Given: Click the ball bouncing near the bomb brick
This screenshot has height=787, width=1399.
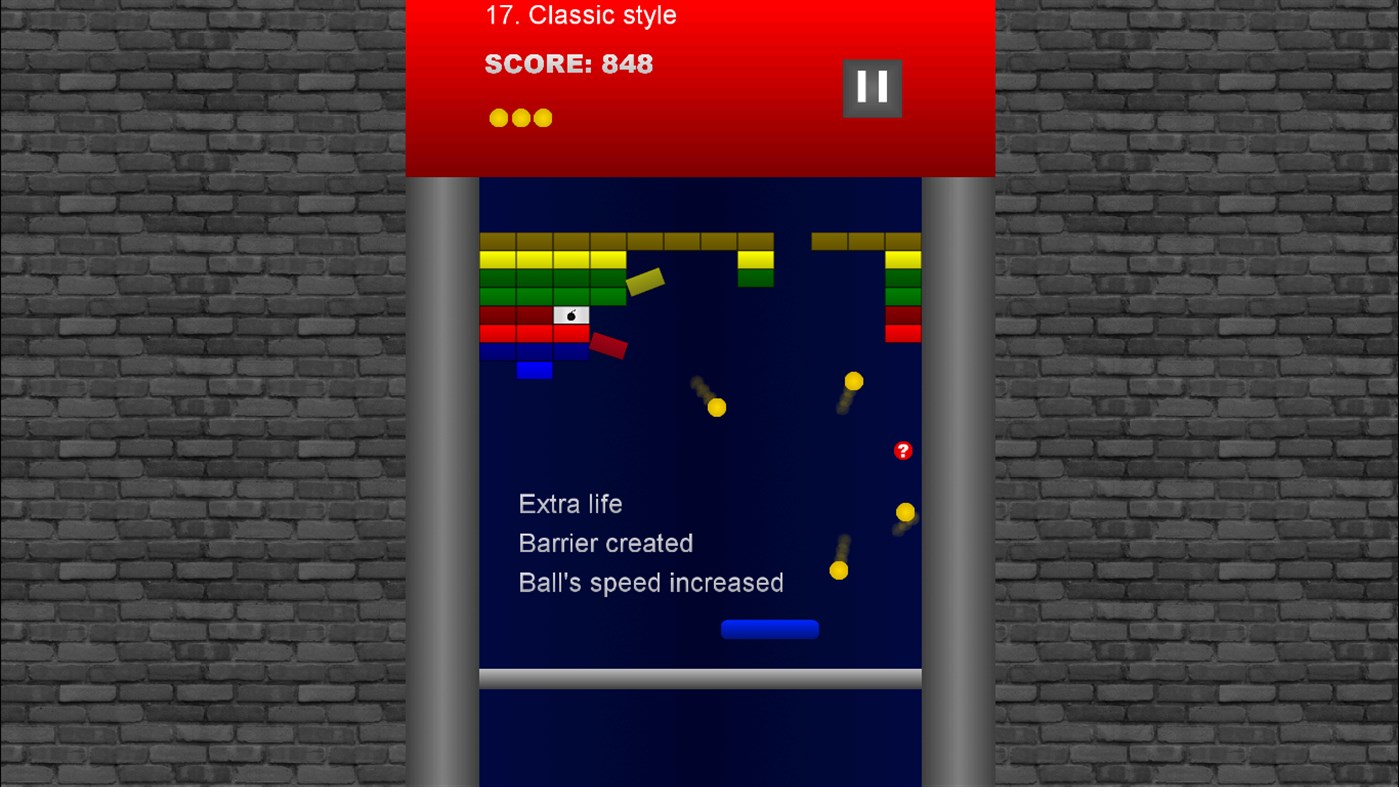Looking at the screenshot, I should [716, 407].
